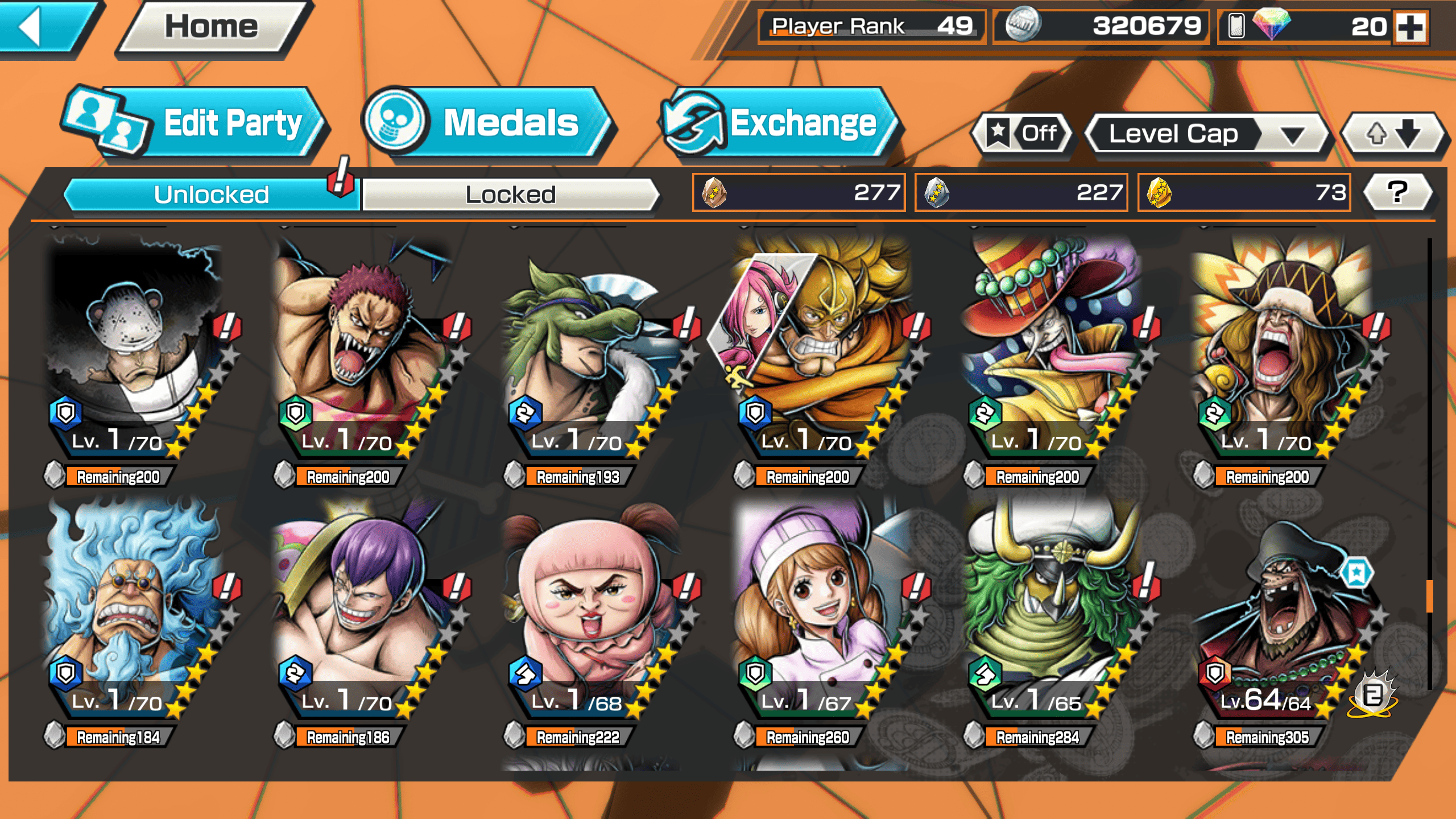Open the question mark help button

pos(1397,192)
